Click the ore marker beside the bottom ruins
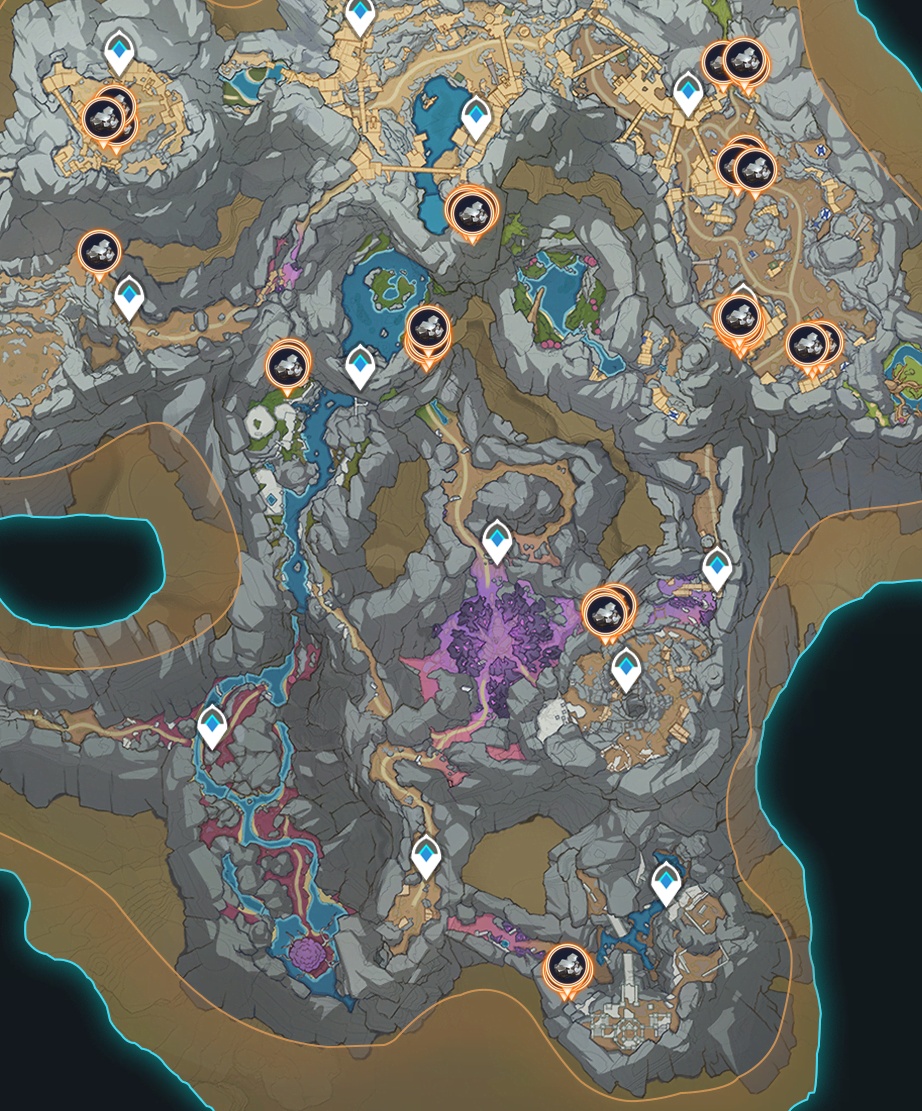This screenshot has width=922, height=1111. pos(567,968)
